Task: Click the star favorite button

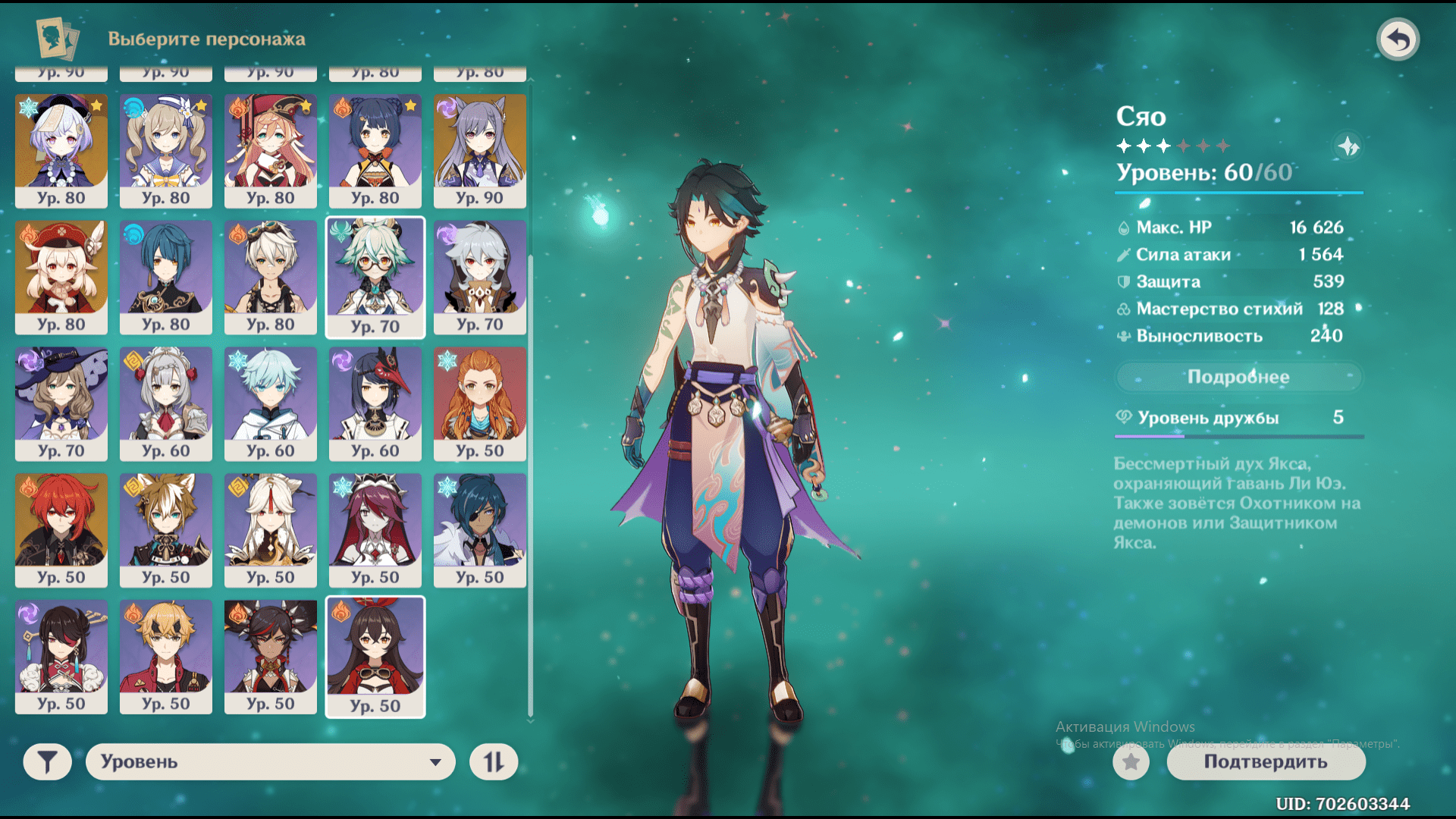Action: coord(1131,761)
